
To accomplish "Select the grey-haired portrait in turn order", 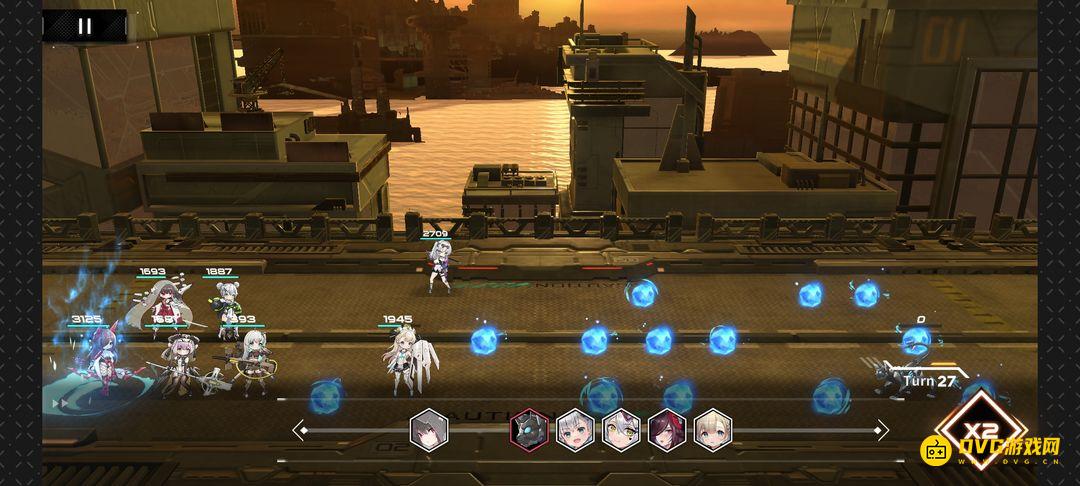I will click(429, 430).
